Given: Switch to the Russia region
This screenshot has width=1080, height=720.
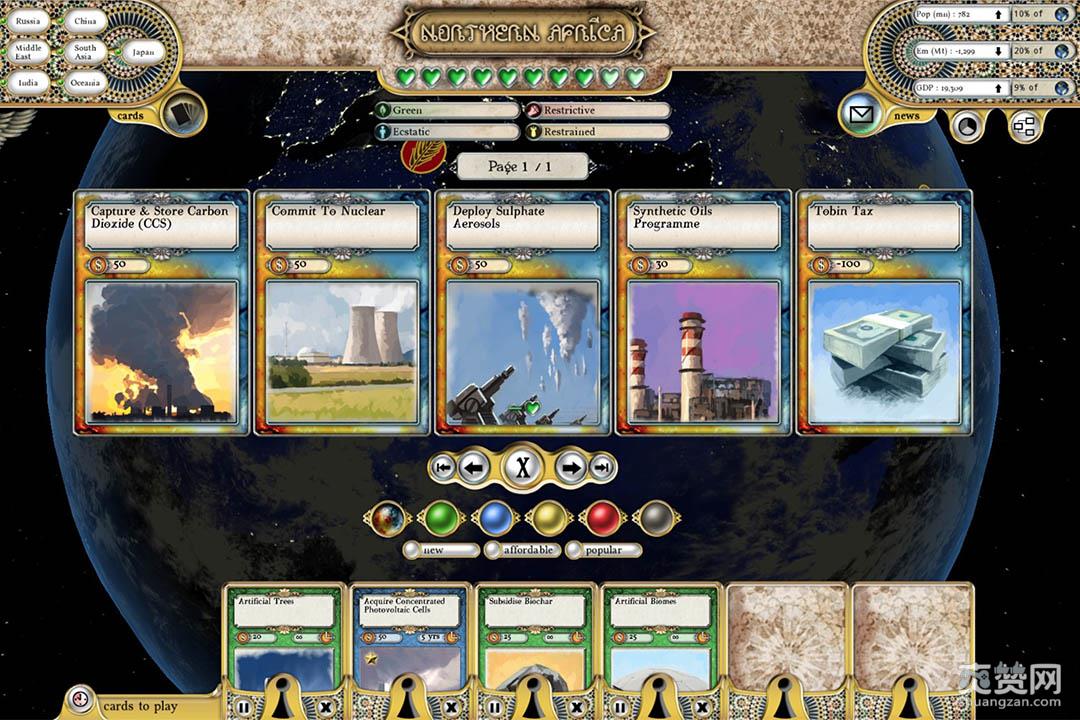Looking at the screenshot, I should point(28,21).
